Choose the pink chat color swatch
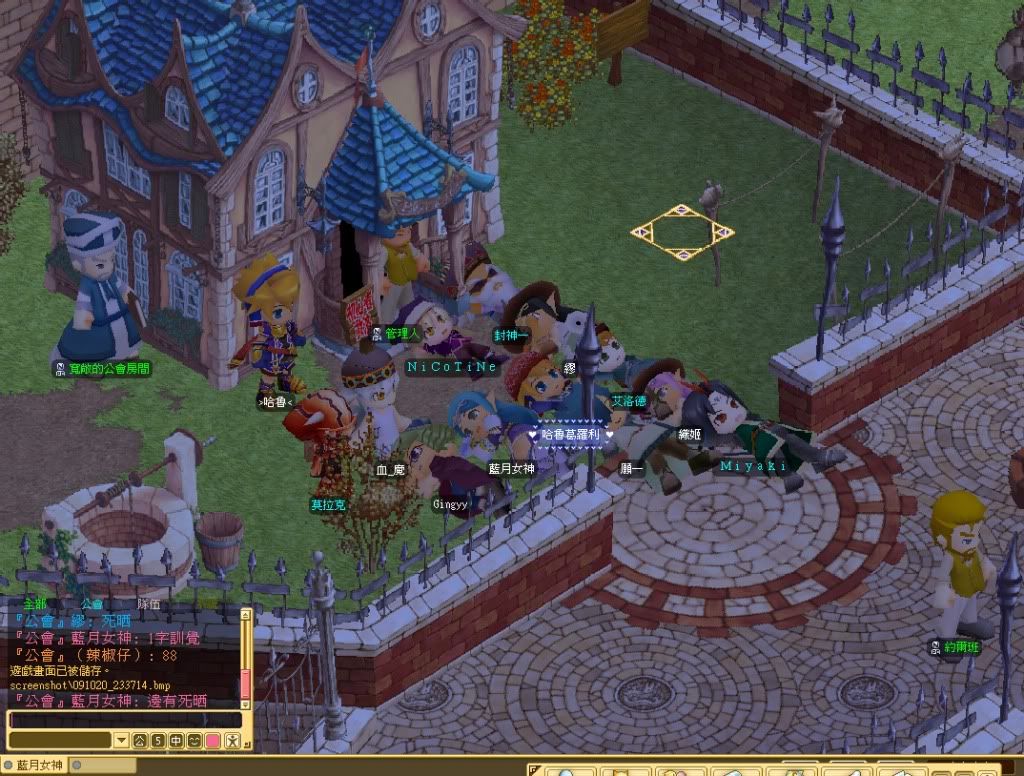 tap(212, 741)
